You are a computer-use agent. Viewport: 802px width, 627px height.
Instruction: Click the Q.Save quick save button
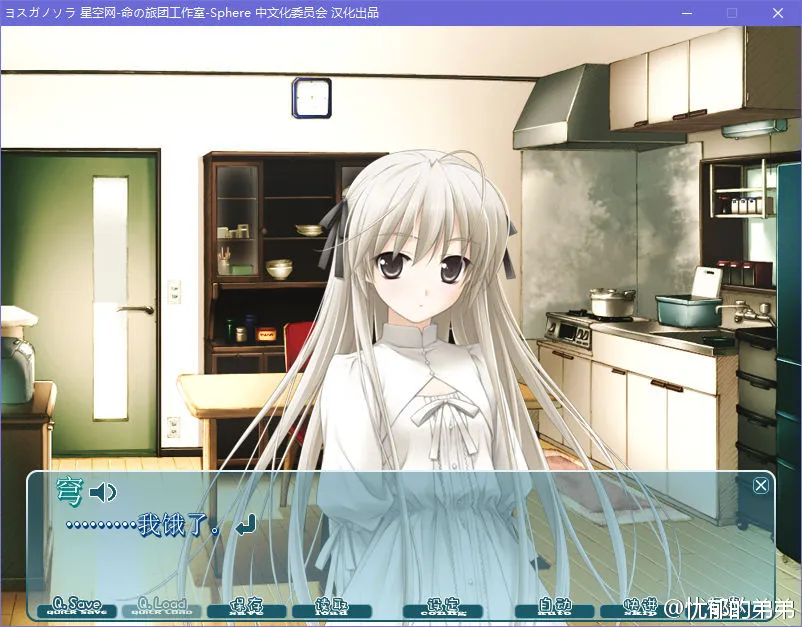(x=76, y=607)
